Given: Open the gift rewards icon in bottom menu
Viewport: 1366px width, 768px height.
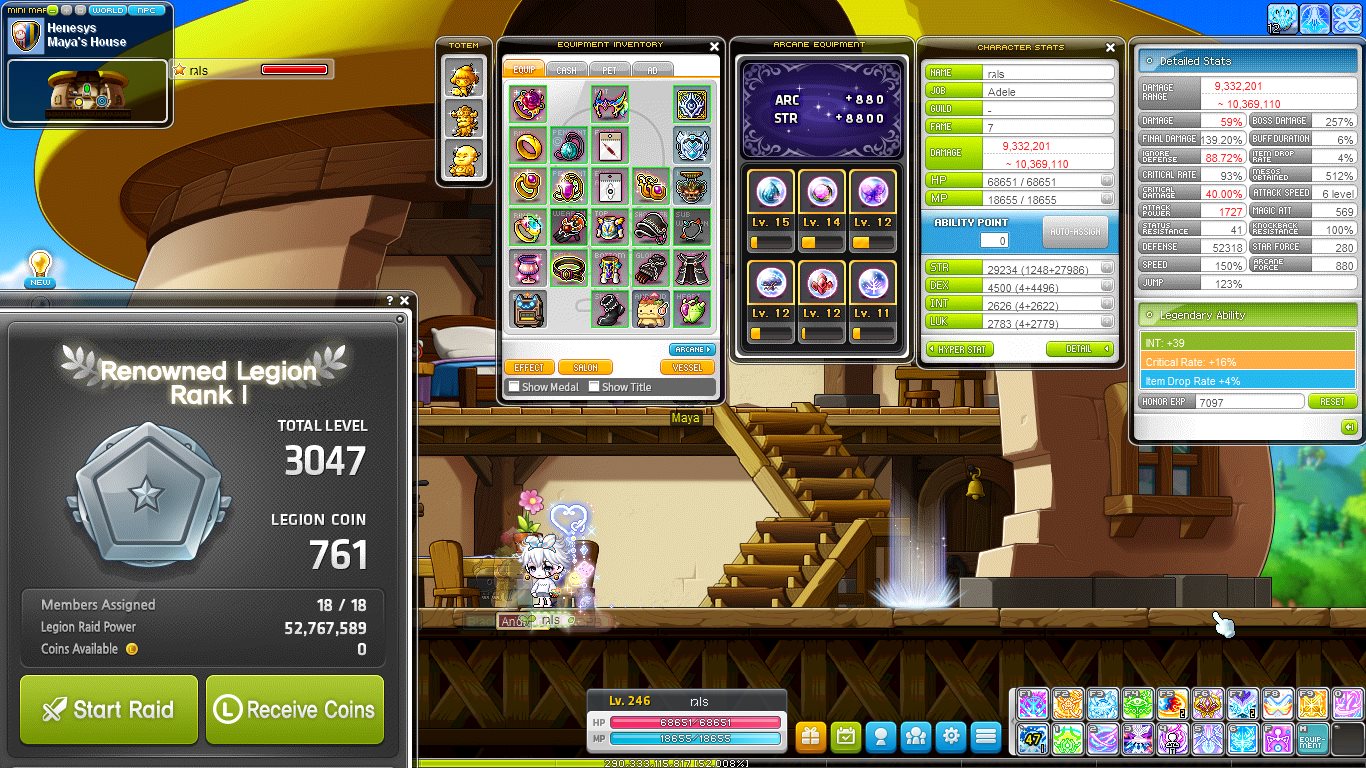Looking at the screenshot, I should [810, 737].
